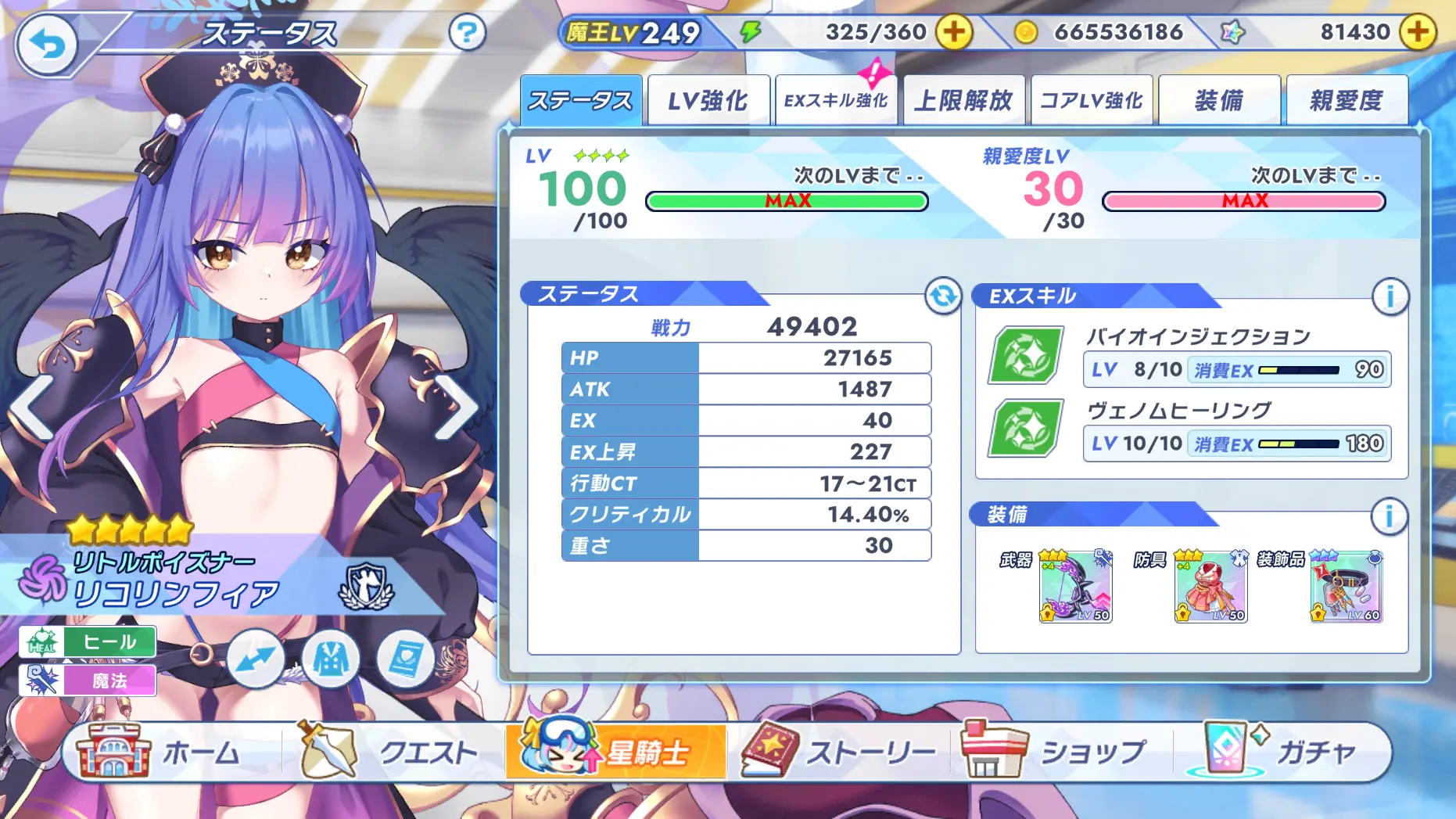This screenshot has width=1456, height=819.
Task: Open EX skill info button
Action: tap(1390, 296)
